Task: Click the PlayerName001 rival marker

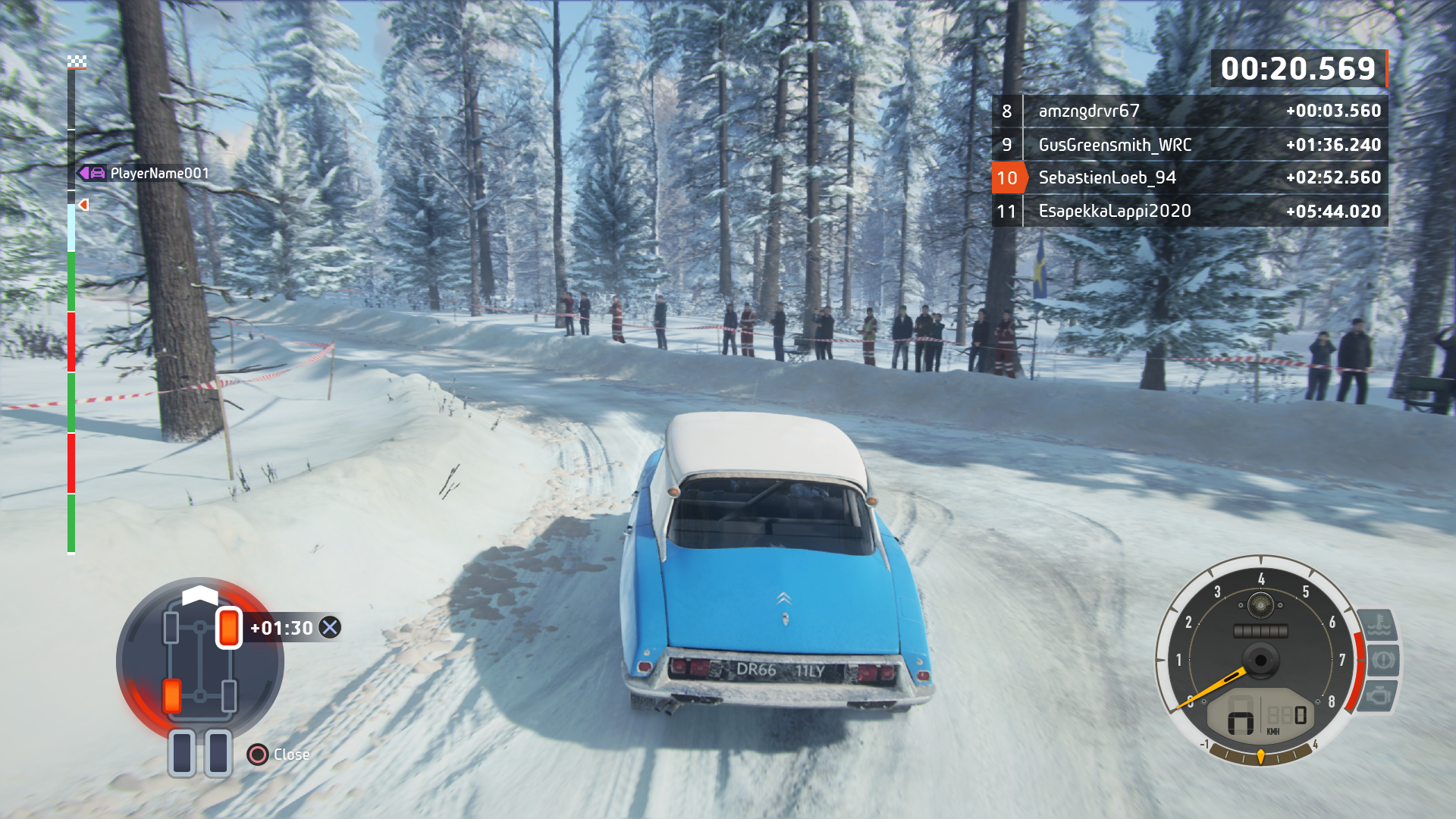Action: pyautogui.click(x=144, y=174)
